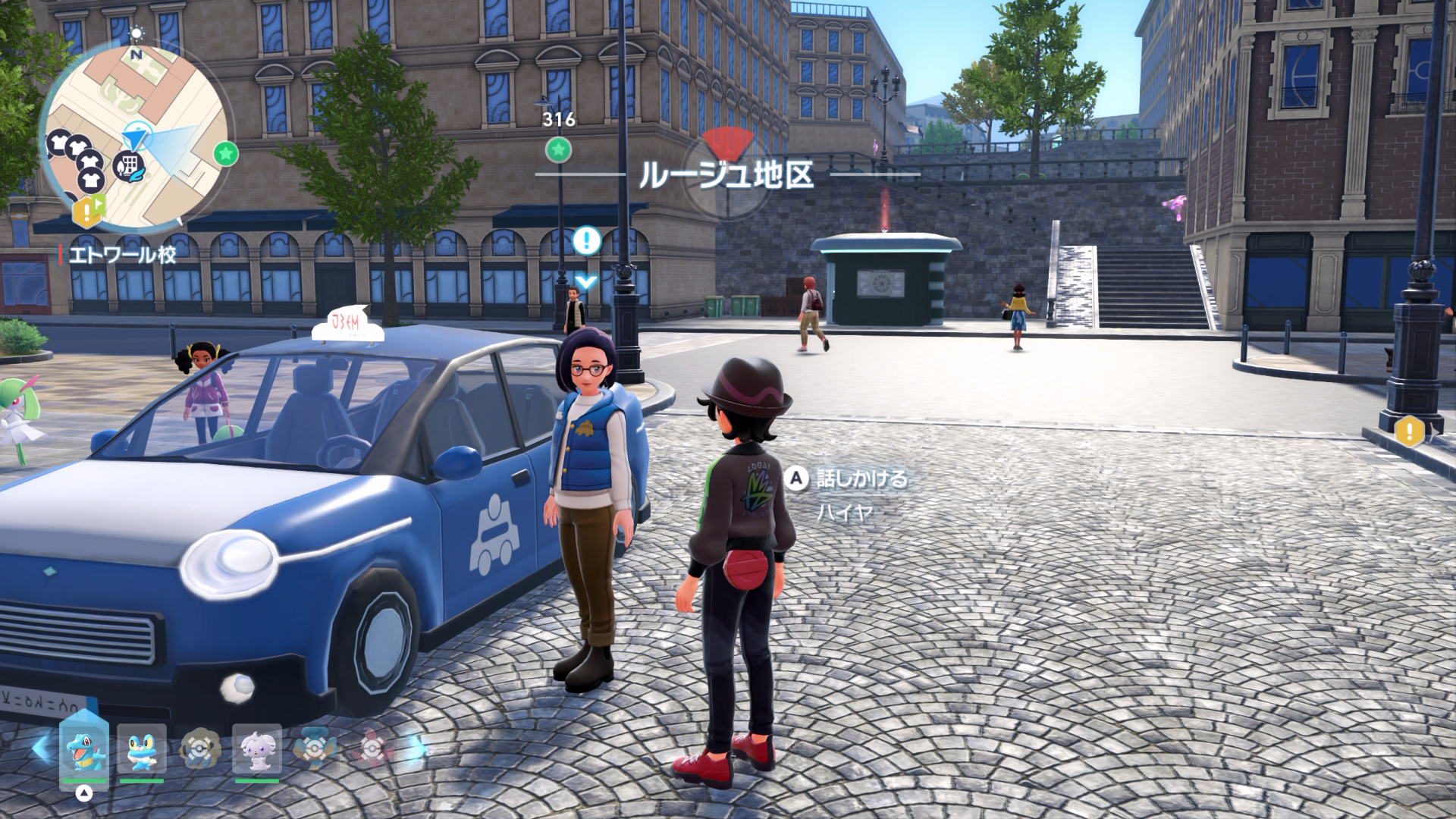Click the green star marker on the minimap edge
The width and height of the screenshot is (1456, 819).
pos(225,154)
